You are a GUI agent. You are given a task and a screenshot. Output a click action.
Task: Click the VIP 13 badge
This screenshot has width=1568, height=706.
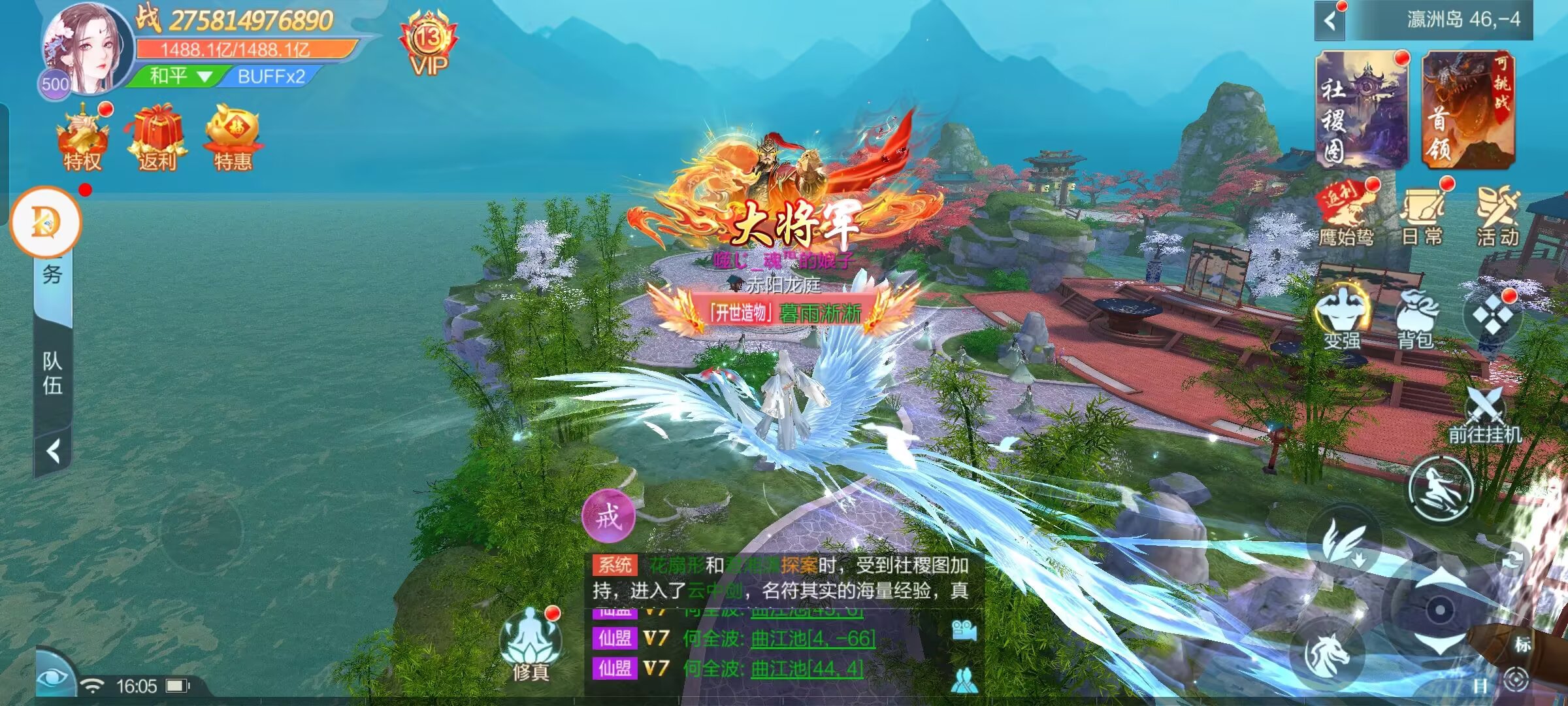(x=429, y=44)
